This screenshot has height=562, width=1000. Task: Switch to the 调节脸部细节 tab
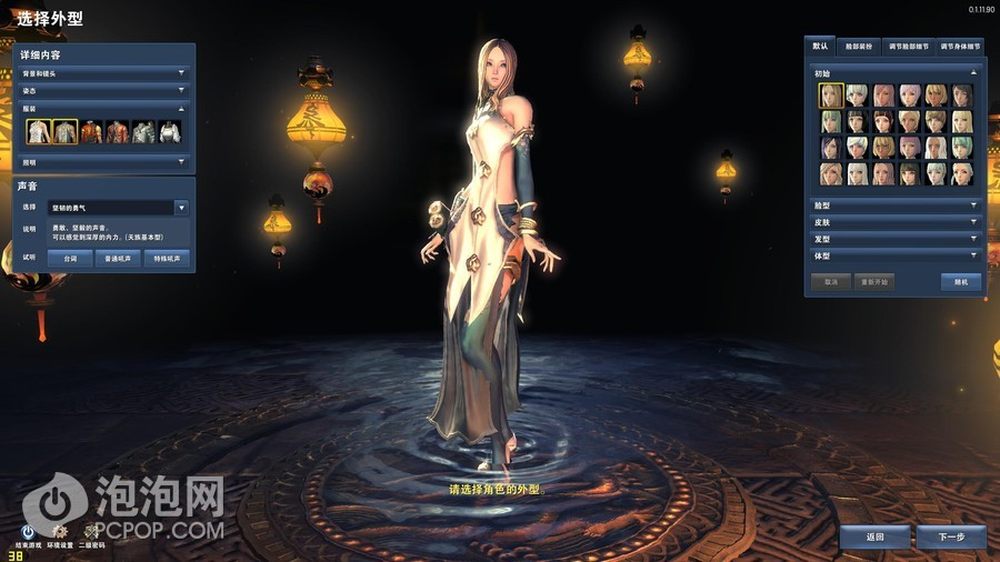pos(909,47)
